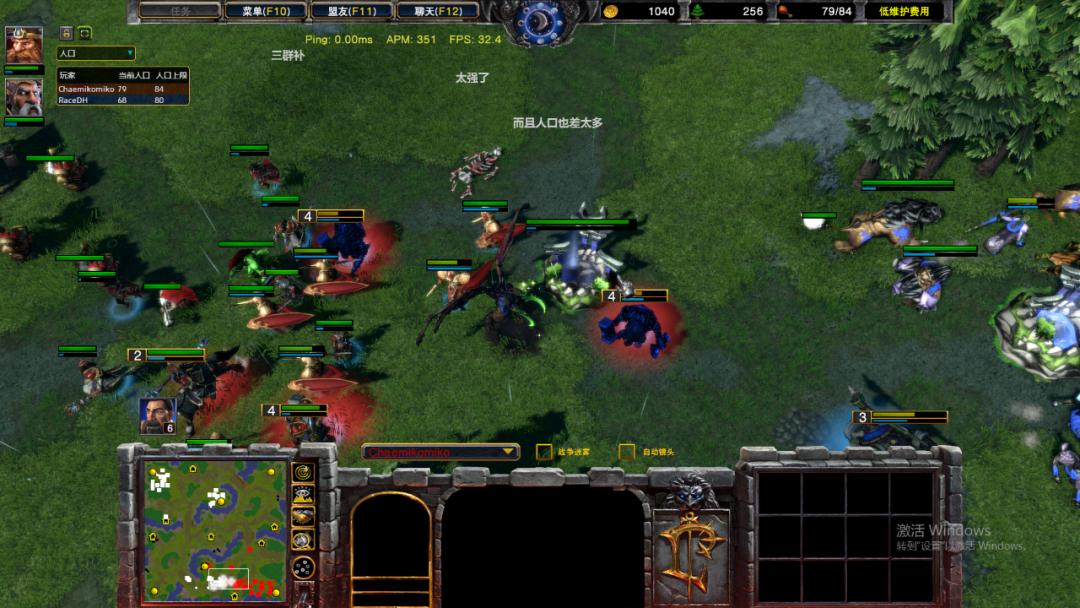Select the Paladin hero portrait
This screenshot has height=608, width=1080.
[x=23, y=97]
